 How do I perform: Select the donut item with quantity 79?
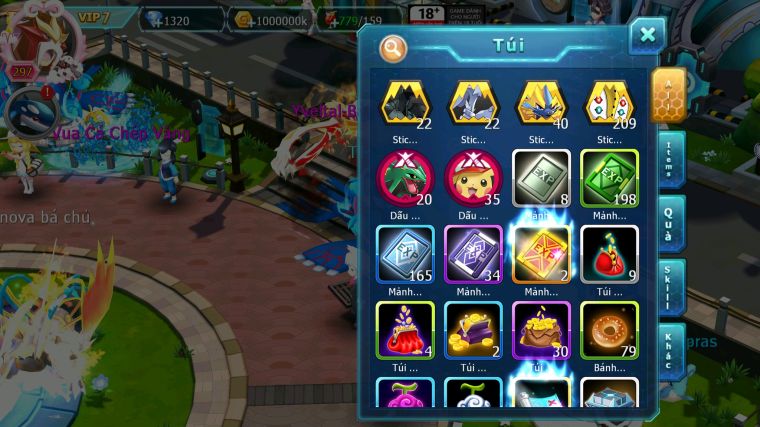(x=609, y=330)
